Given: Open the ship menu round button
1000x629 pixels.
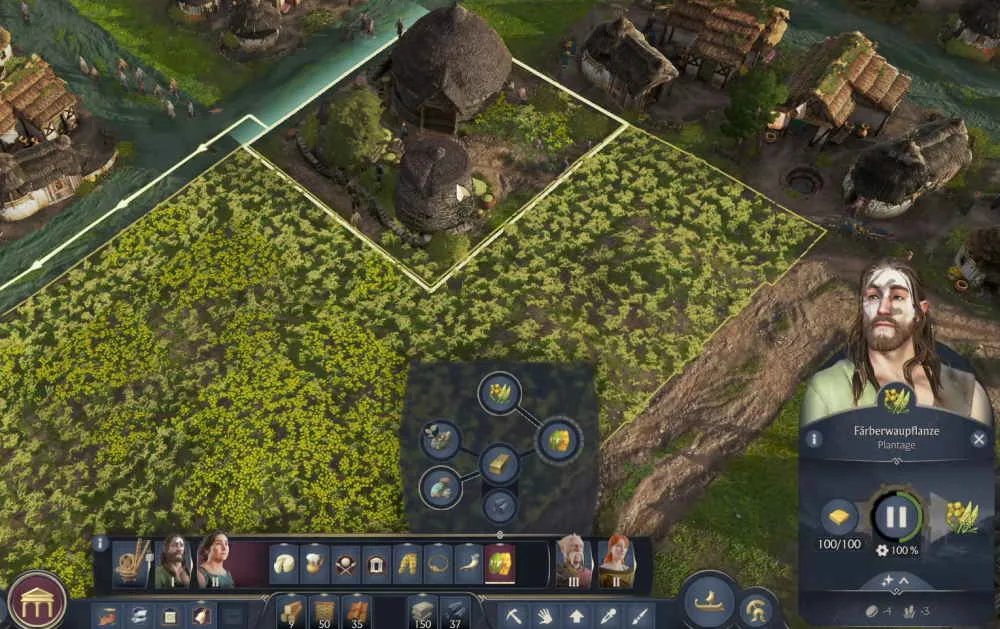Looking at the screenshot, I should [x=710, y=599].
